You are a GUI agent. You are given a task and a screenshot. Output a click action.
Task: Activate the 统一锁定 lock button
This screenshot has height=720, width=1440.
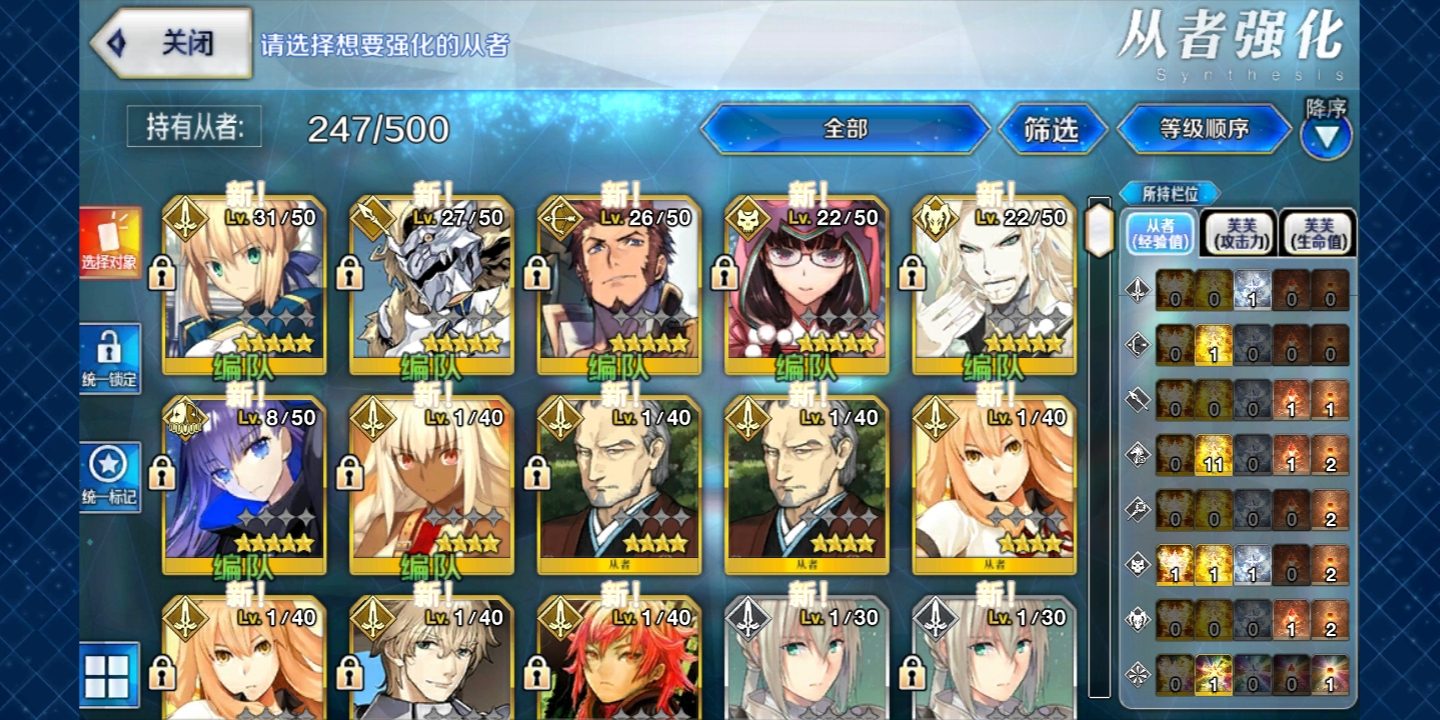[109, 359]
